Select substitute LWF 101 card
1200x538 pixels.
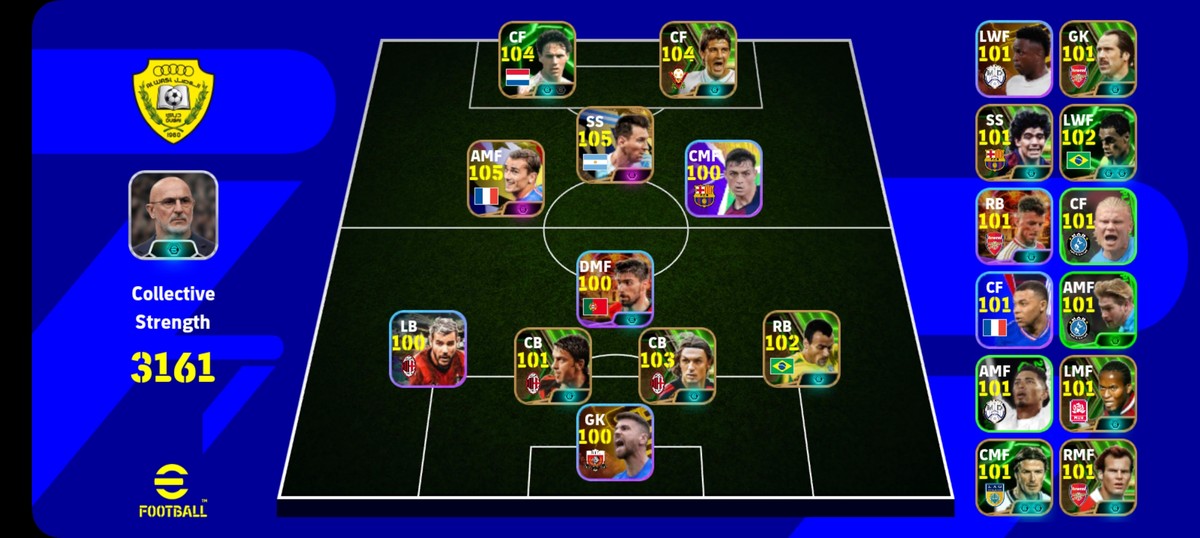pyautogui.click(x=1014, y=59)
